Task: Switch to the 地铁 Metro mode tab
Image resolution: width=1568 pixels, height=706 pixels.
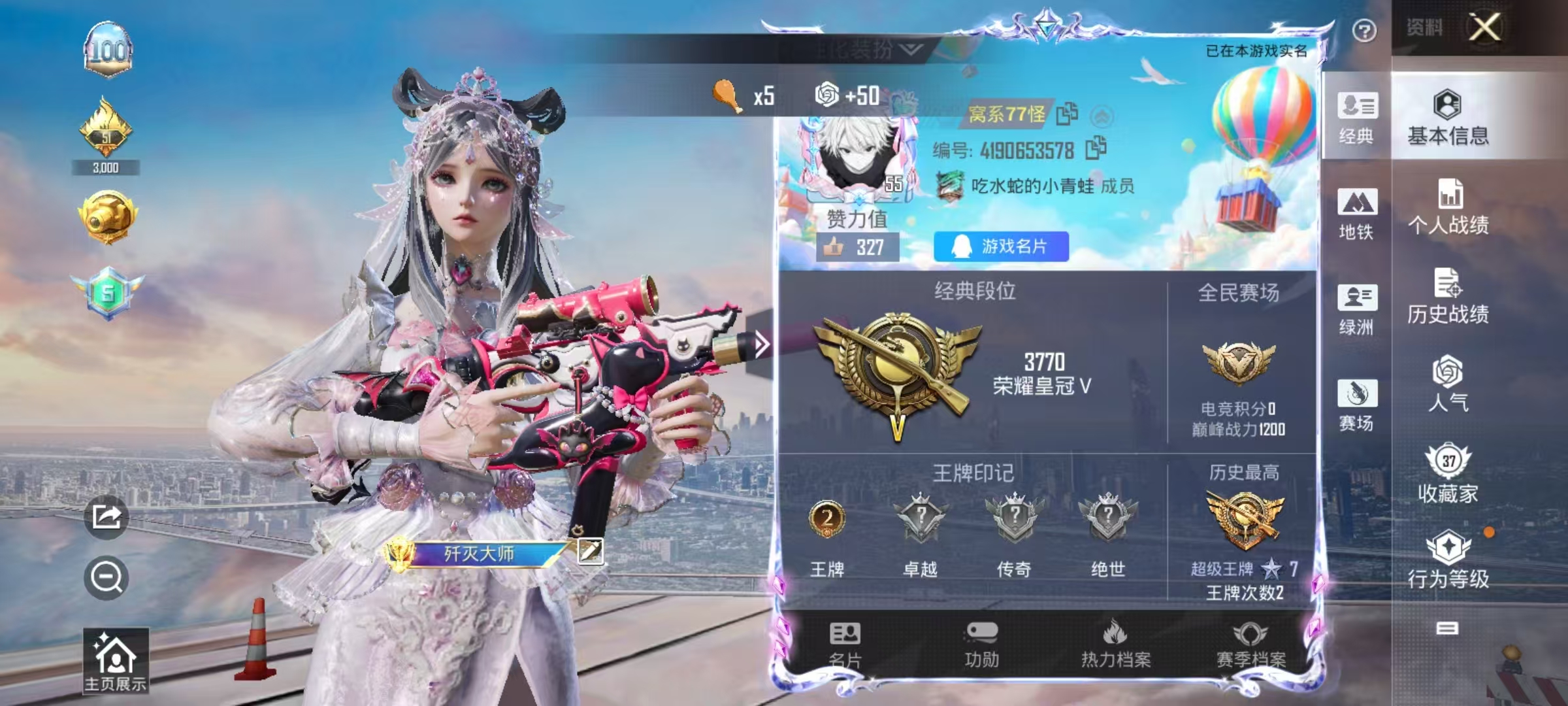Action: click(x=1357, y=216)
